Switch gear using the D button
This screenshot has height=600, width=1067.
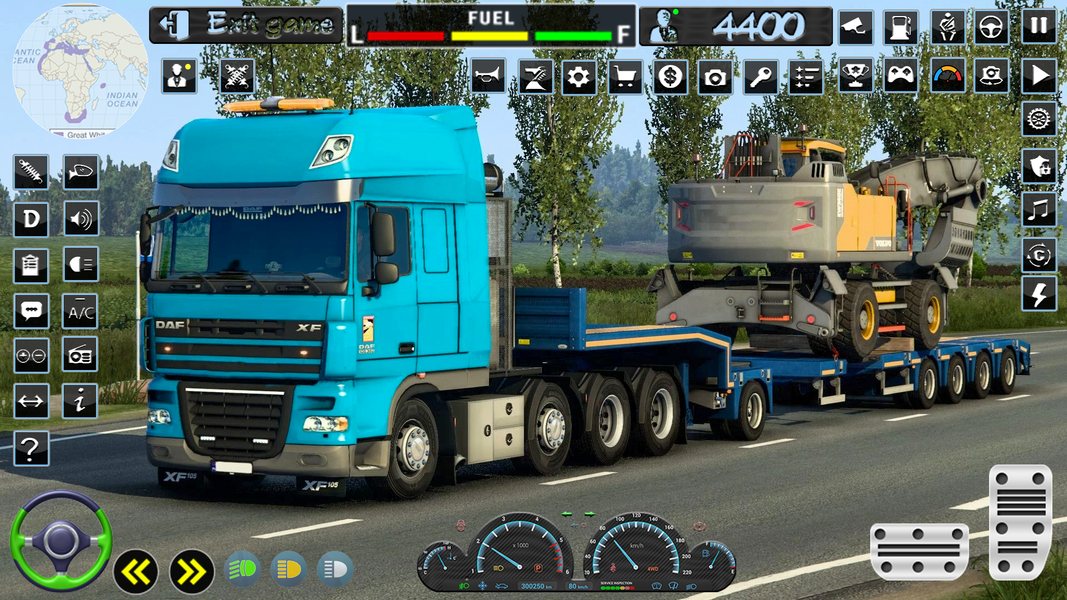(x=31, y=219)
